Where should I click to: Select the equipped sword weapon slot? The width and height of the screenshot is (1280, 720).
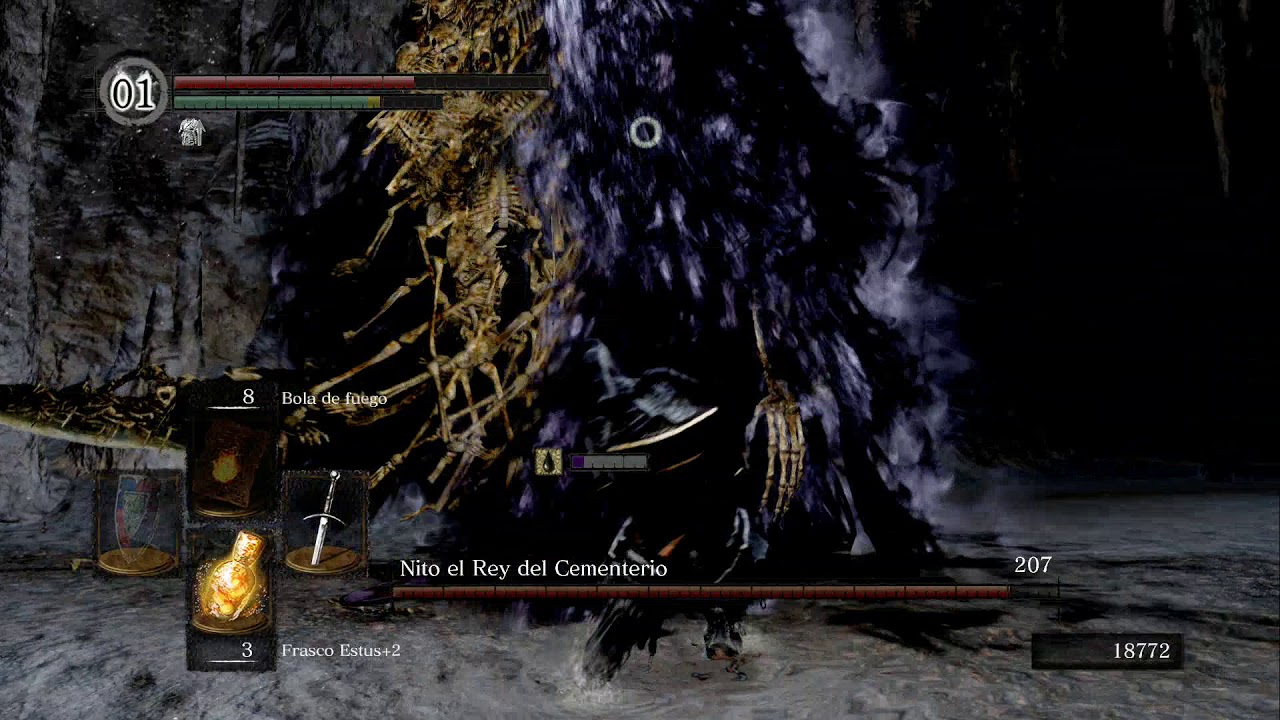(326, 522)
